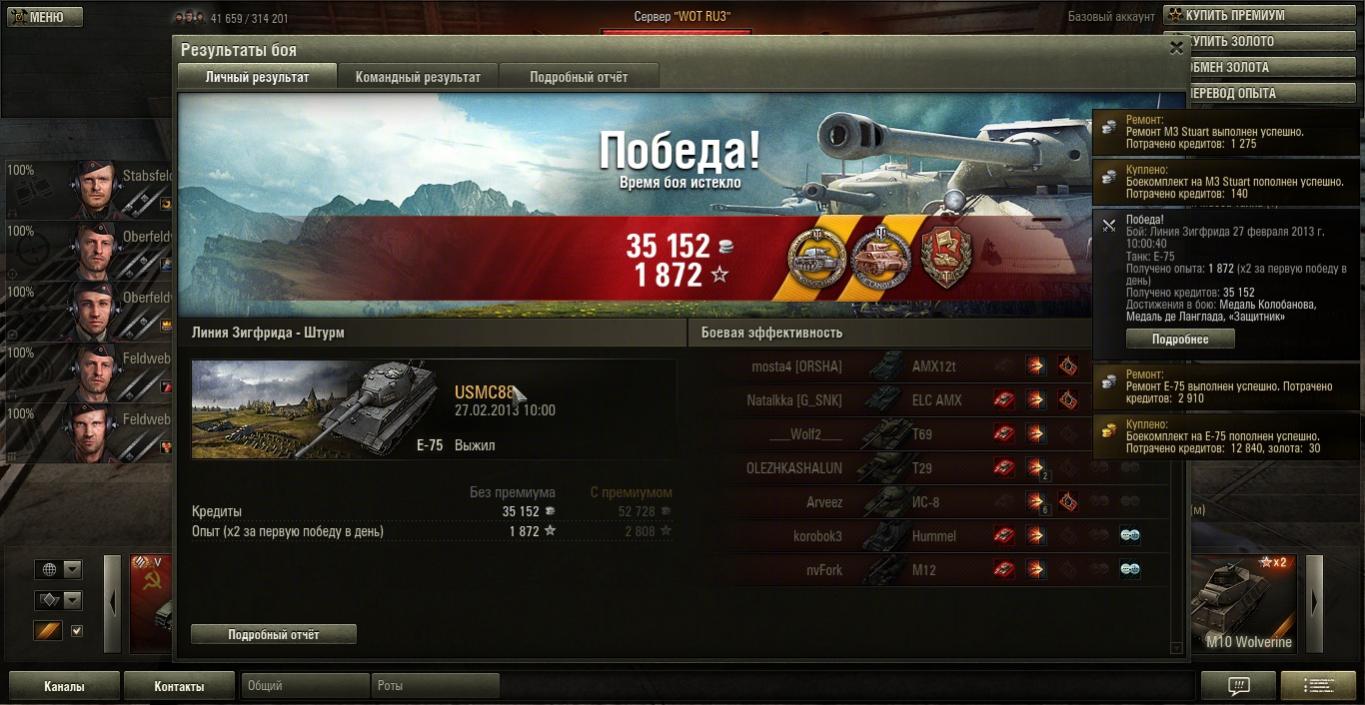1365x705 pixels.
Task: Select the Stabsfeldwebel crew member portrait
Action: [95, 187]
